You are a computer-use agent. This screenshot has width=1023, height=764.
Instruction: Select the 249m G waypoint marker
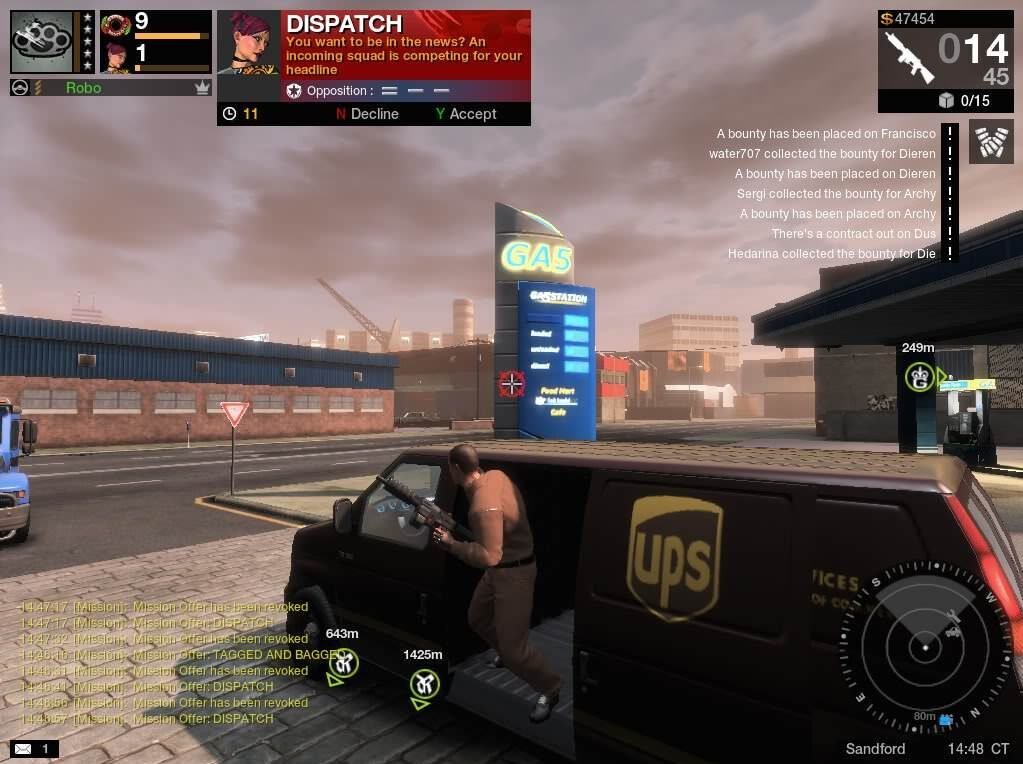[919, 377]
